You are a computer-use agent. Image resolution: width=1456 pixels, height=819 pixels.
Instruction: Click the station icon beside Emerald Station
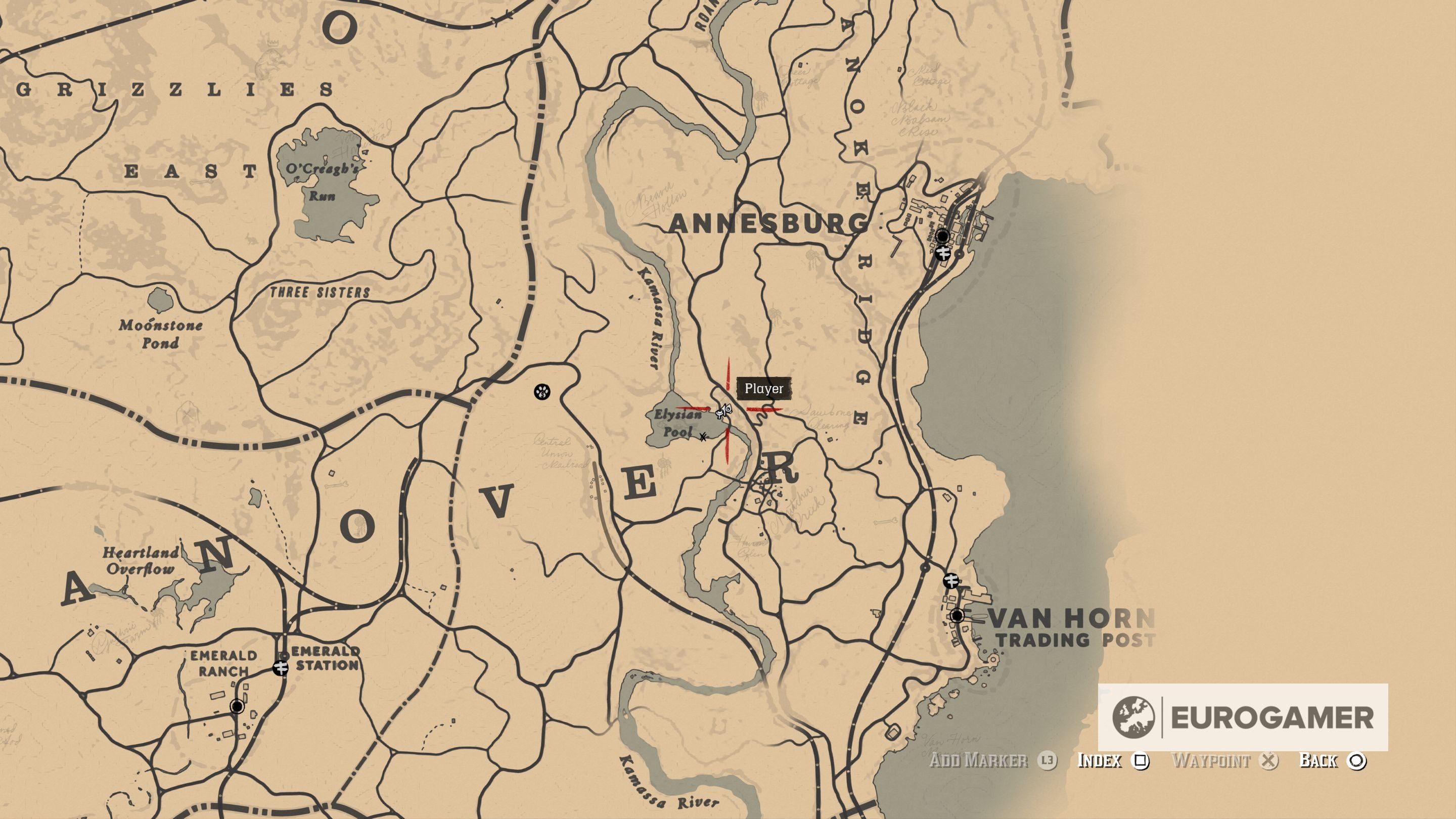point(281,669)
